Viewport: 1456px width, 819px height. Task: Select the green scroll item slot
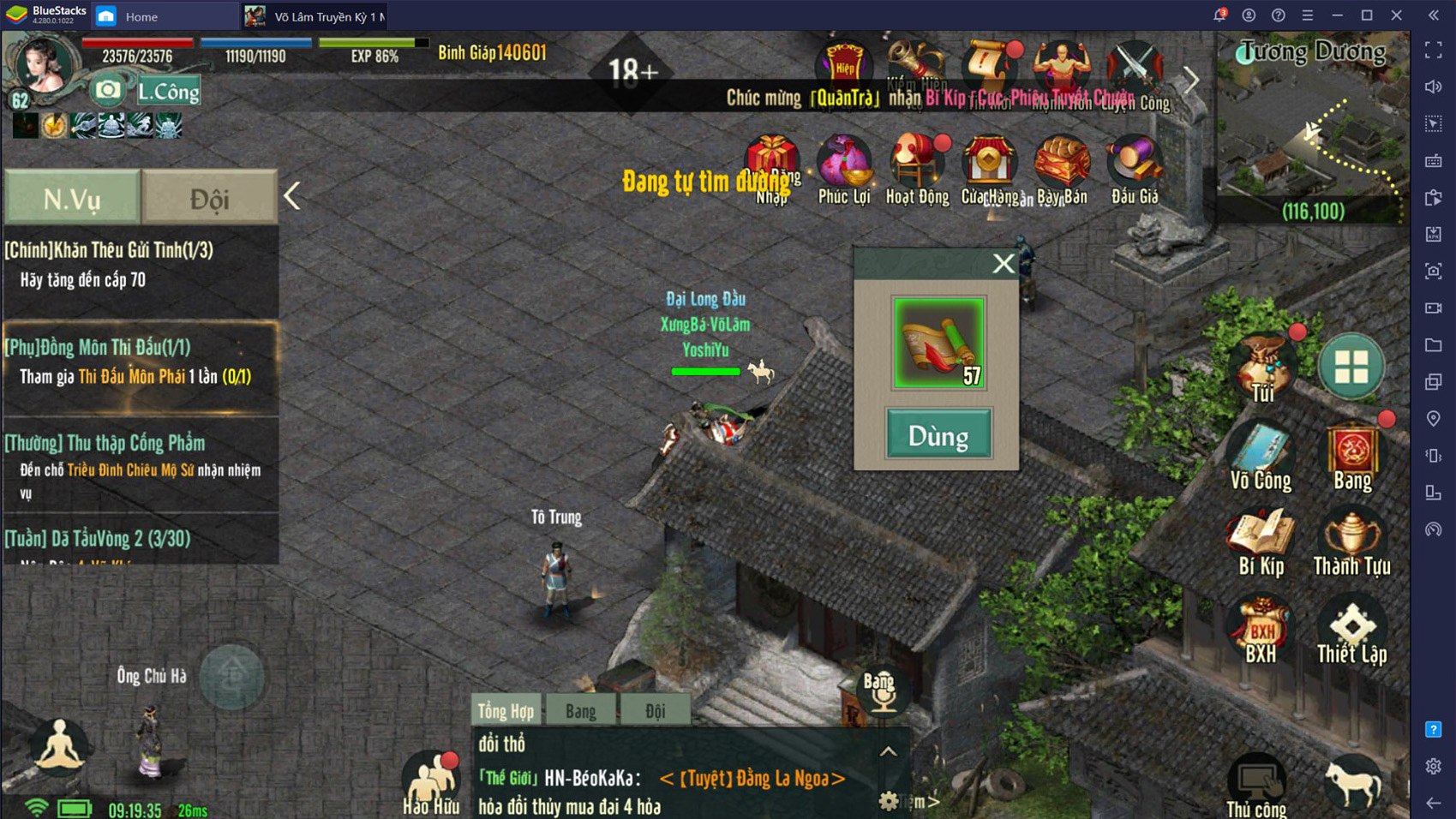click(938, 343)
